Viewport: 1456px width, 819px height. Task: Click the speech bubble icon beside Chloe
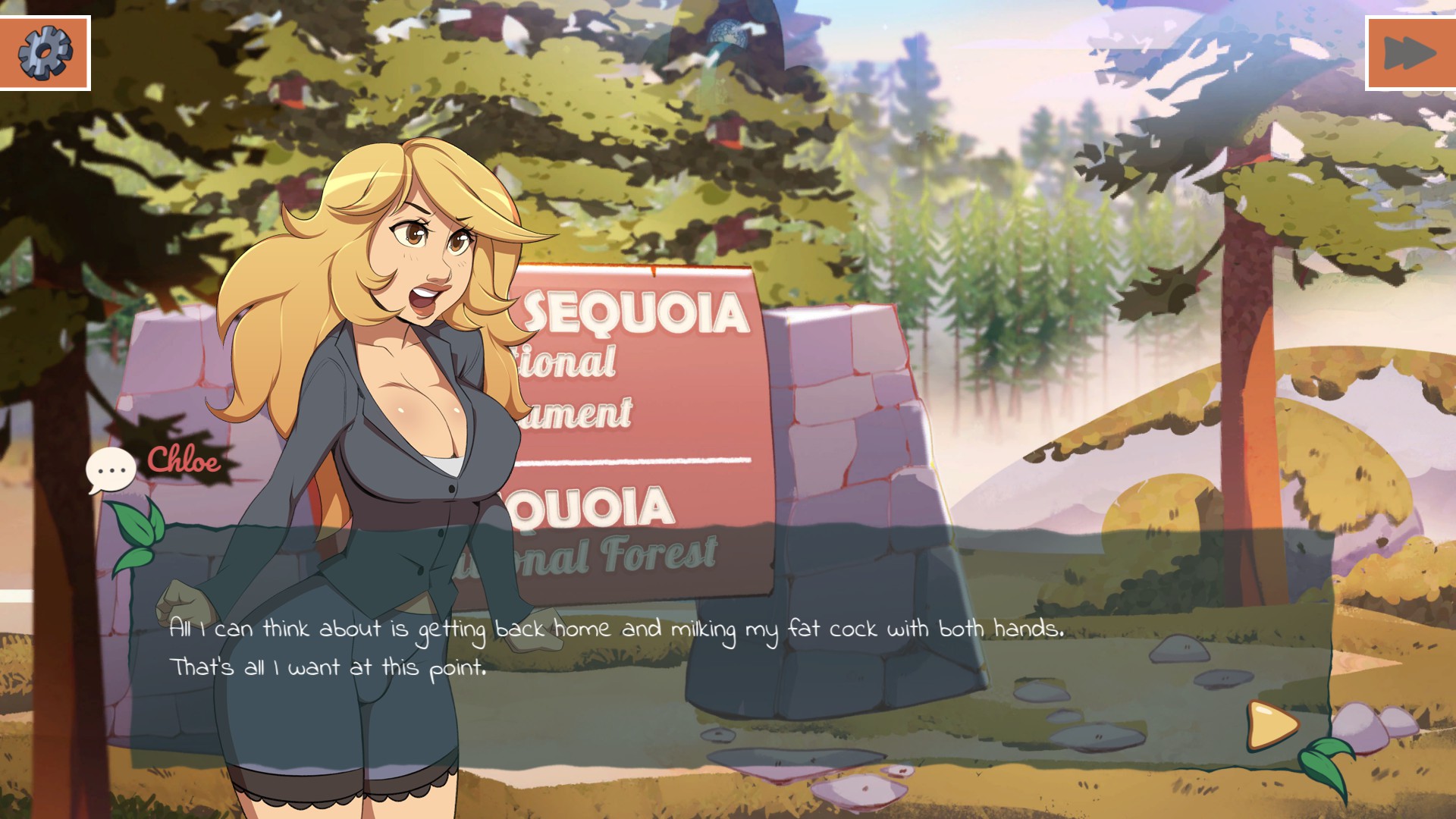tap(111, 470)
